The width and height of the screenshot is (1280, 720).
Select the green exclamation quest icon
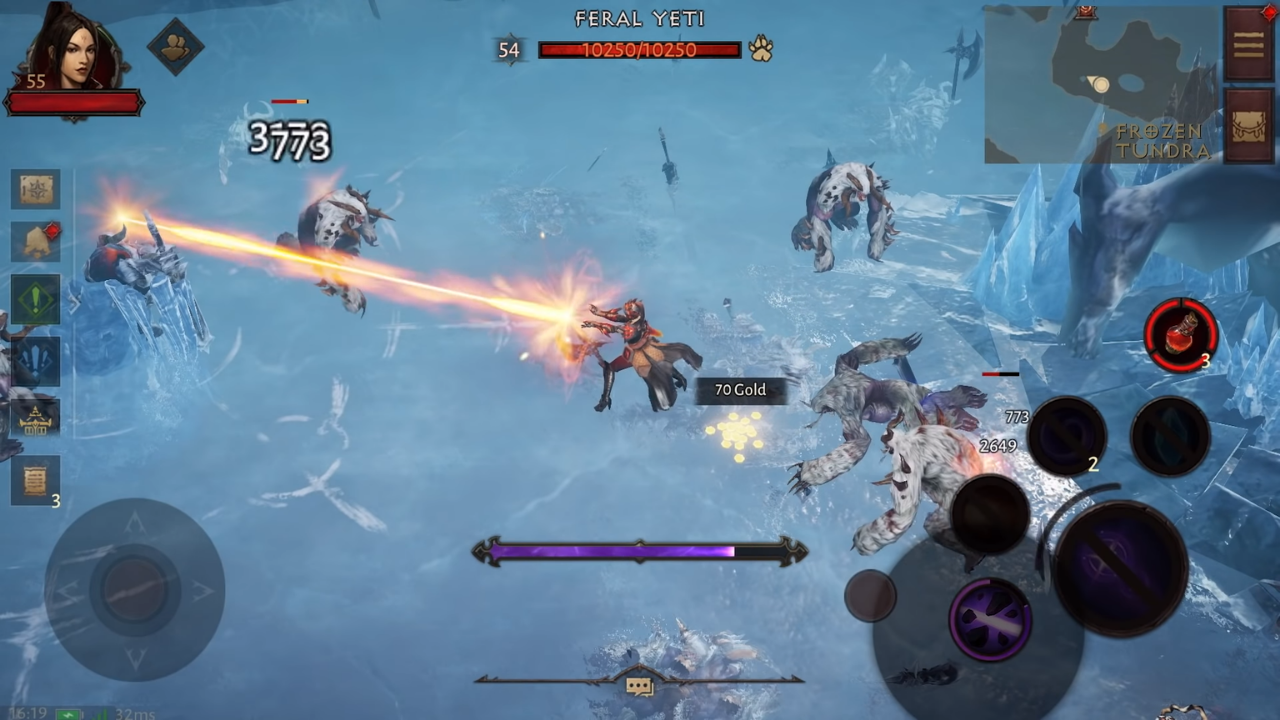pyautogui.click(x=36, y=300)
